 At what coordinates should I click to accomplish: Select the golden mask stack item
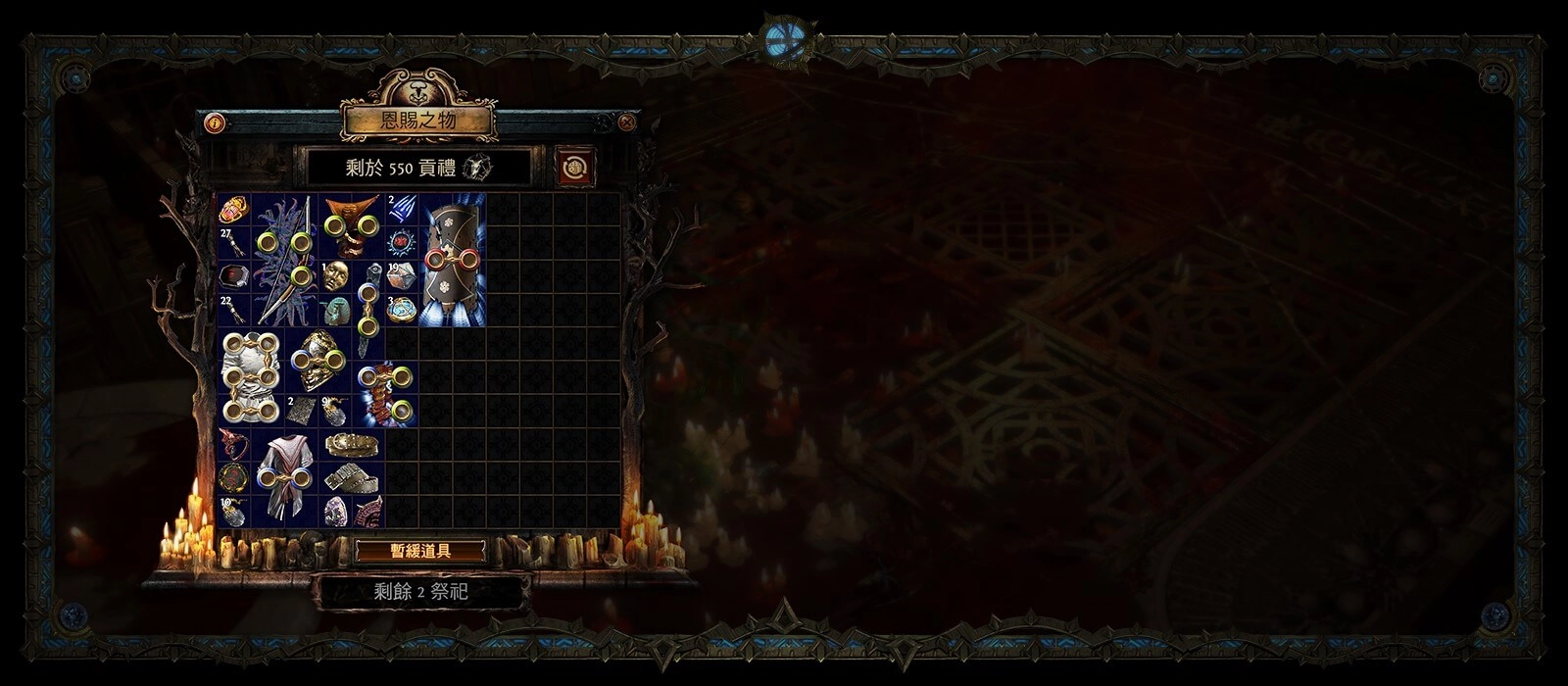[334, 275]
